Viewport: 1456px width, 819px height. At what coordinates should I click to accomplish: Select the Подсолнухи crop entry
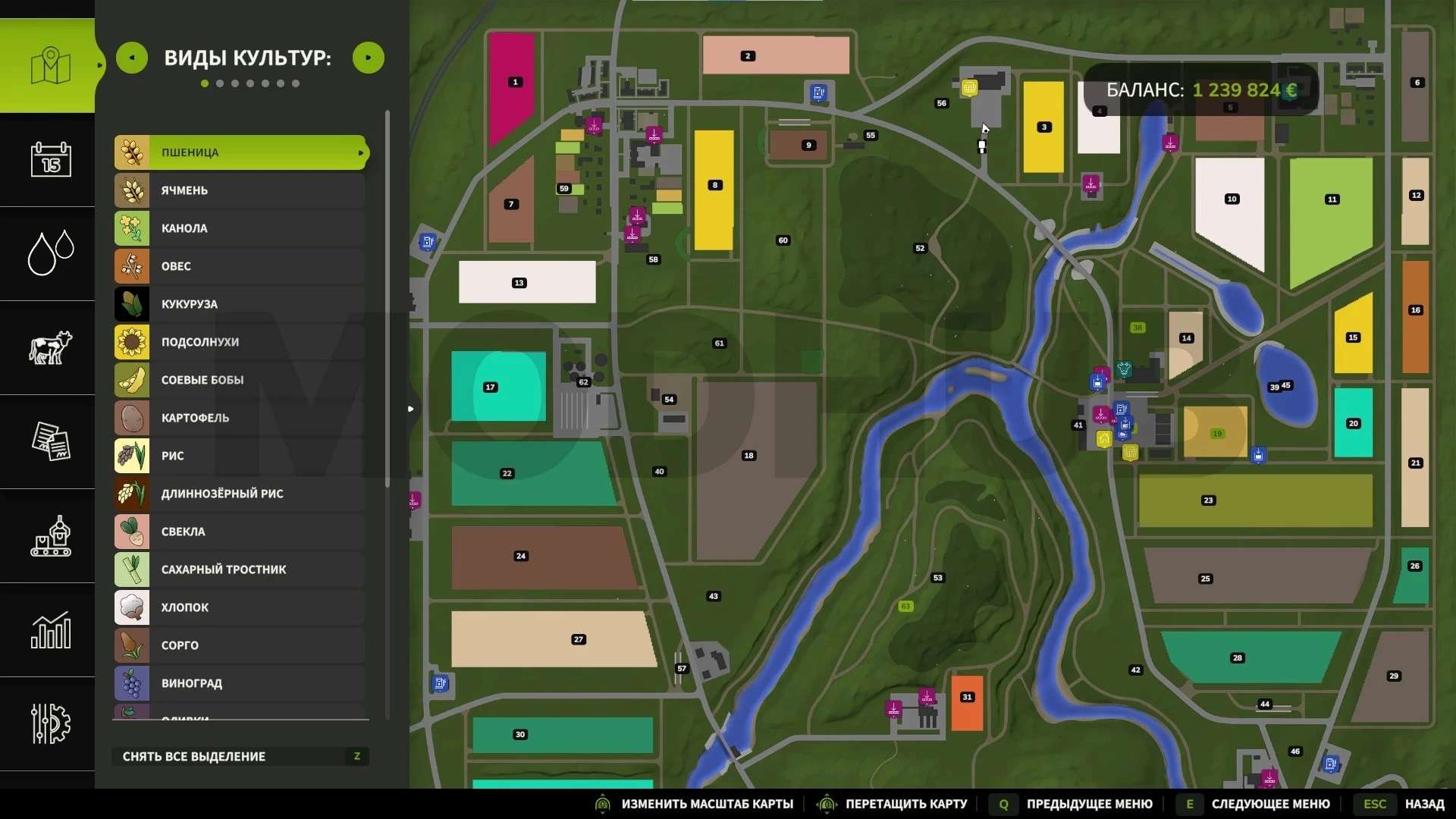pyautogui.click(x=240, y=342)
